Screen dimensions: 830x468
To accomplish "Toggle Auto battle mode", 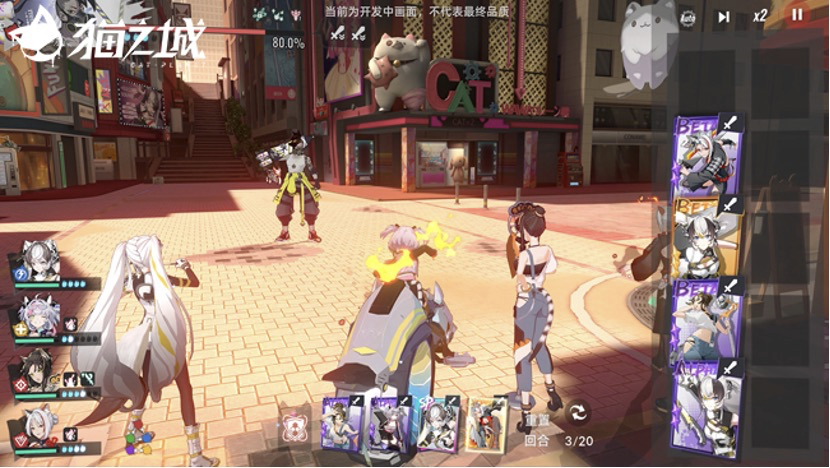I will coord(688,16).
